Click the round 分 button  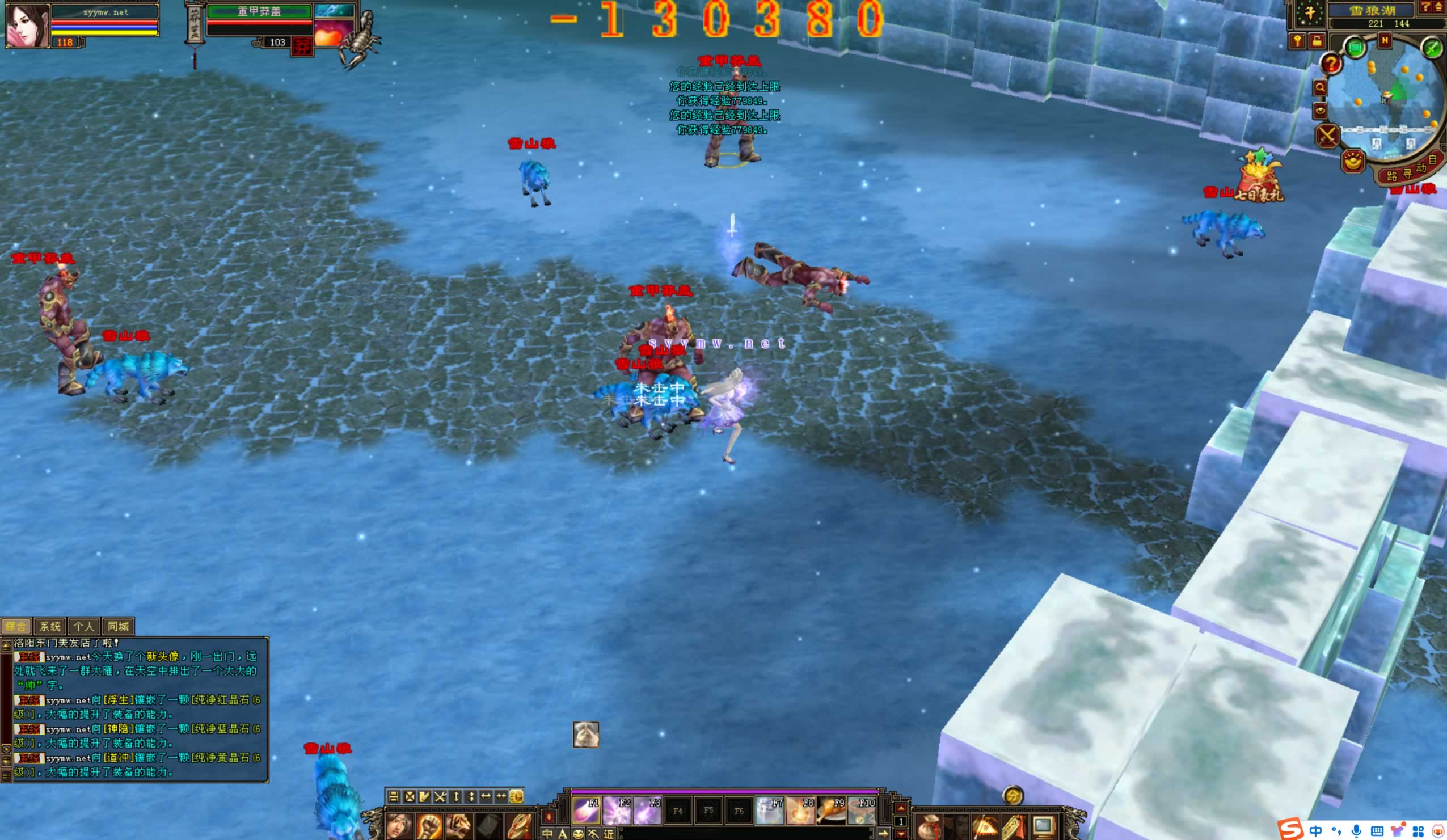[1013, 796]
